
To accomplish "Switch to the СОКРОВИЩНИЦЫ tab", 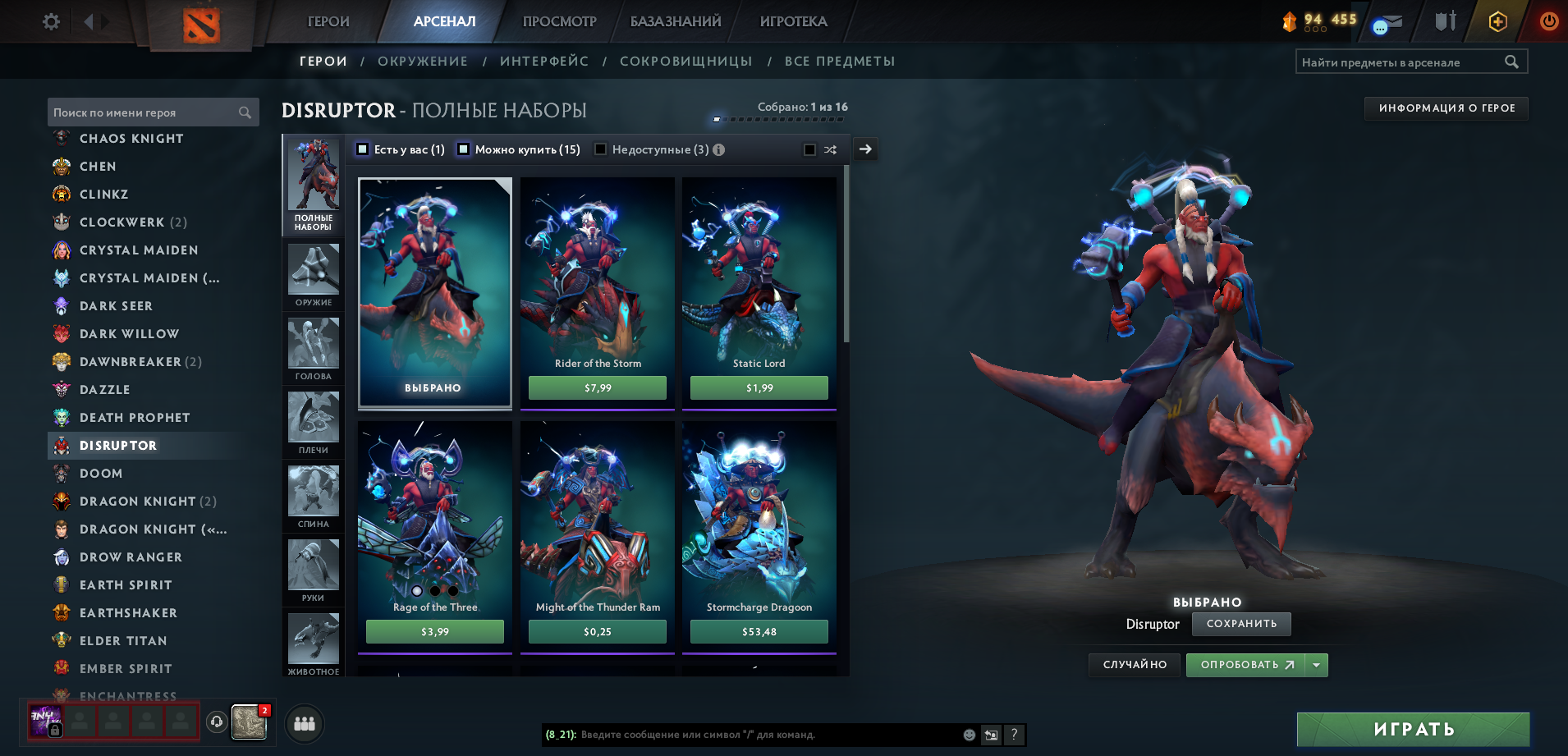I will click(687, 61).
